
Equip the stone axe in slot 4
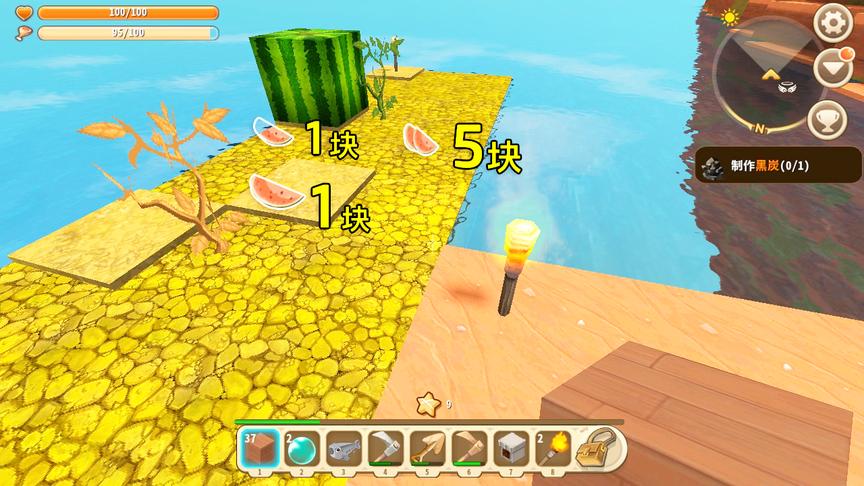(x=382, y=449)
